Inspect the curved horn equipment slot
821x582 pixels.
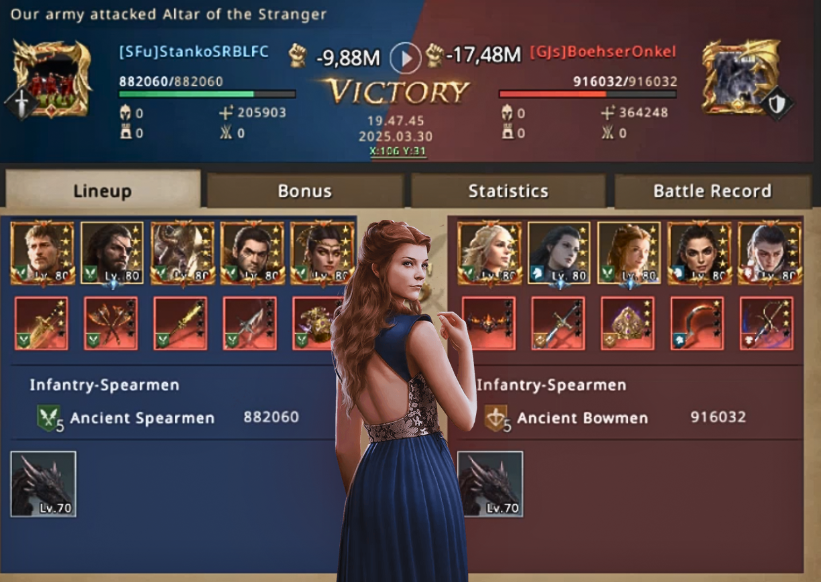tap(696, 323)
